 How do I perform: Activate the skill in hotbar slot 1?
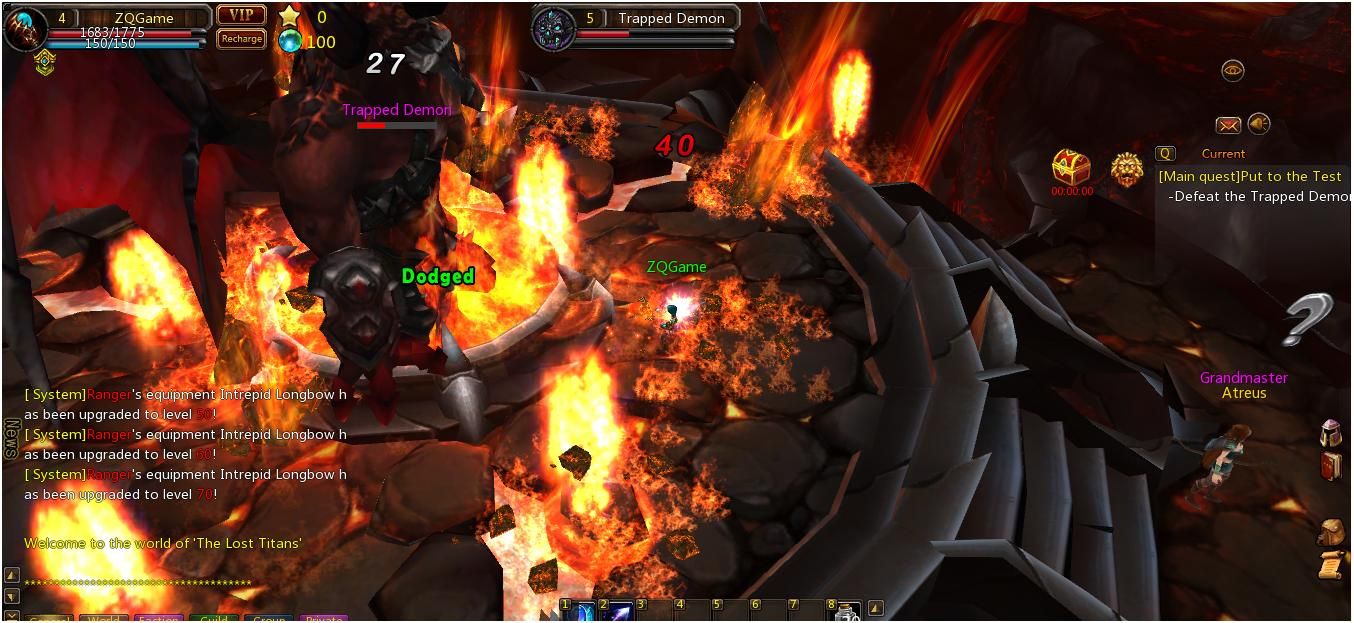point(581,611)
